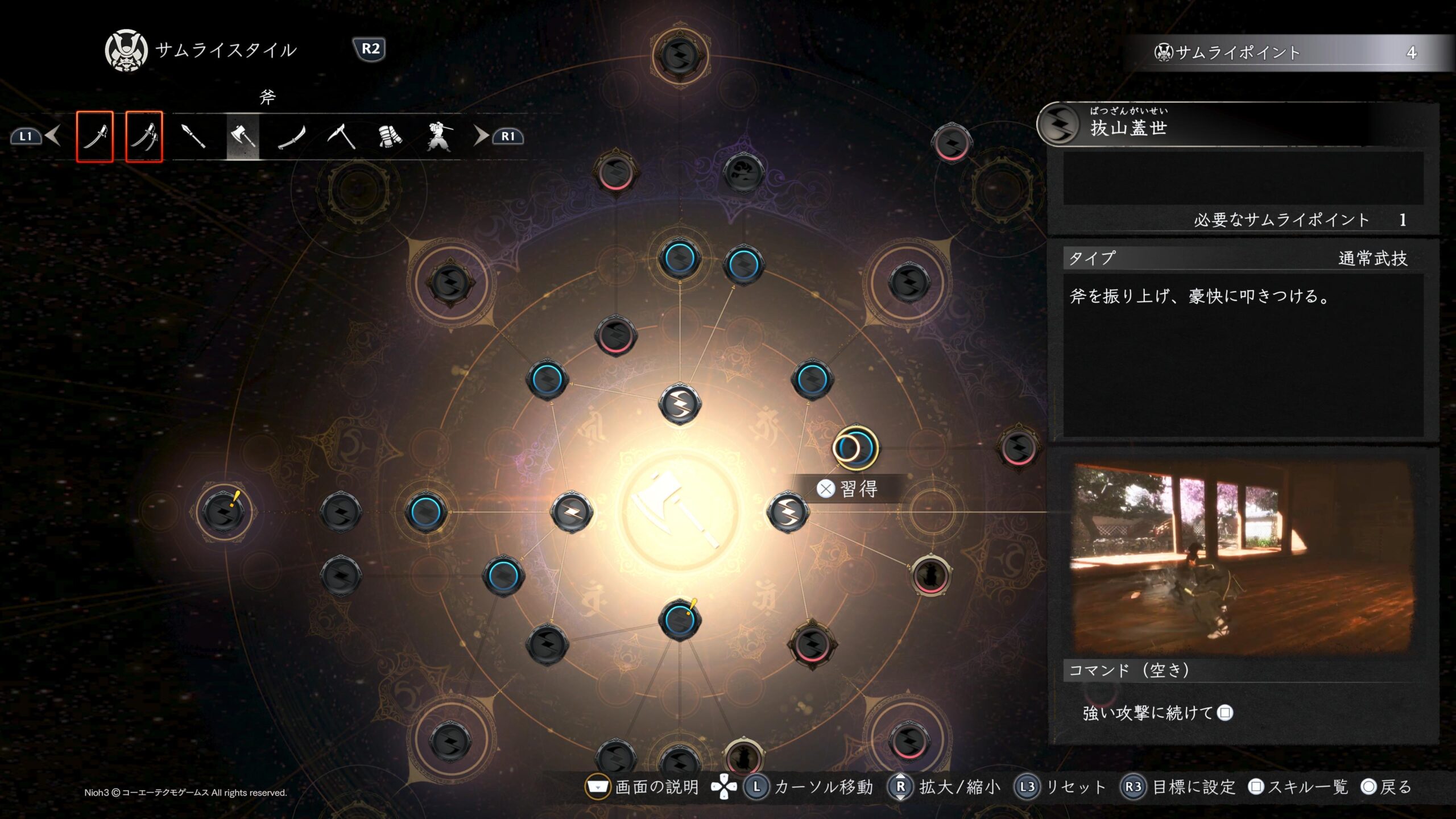This screenshot has width=1456, height=819.
Task: Learn the skill via the 習得 prompt
Action: point(847,489)
